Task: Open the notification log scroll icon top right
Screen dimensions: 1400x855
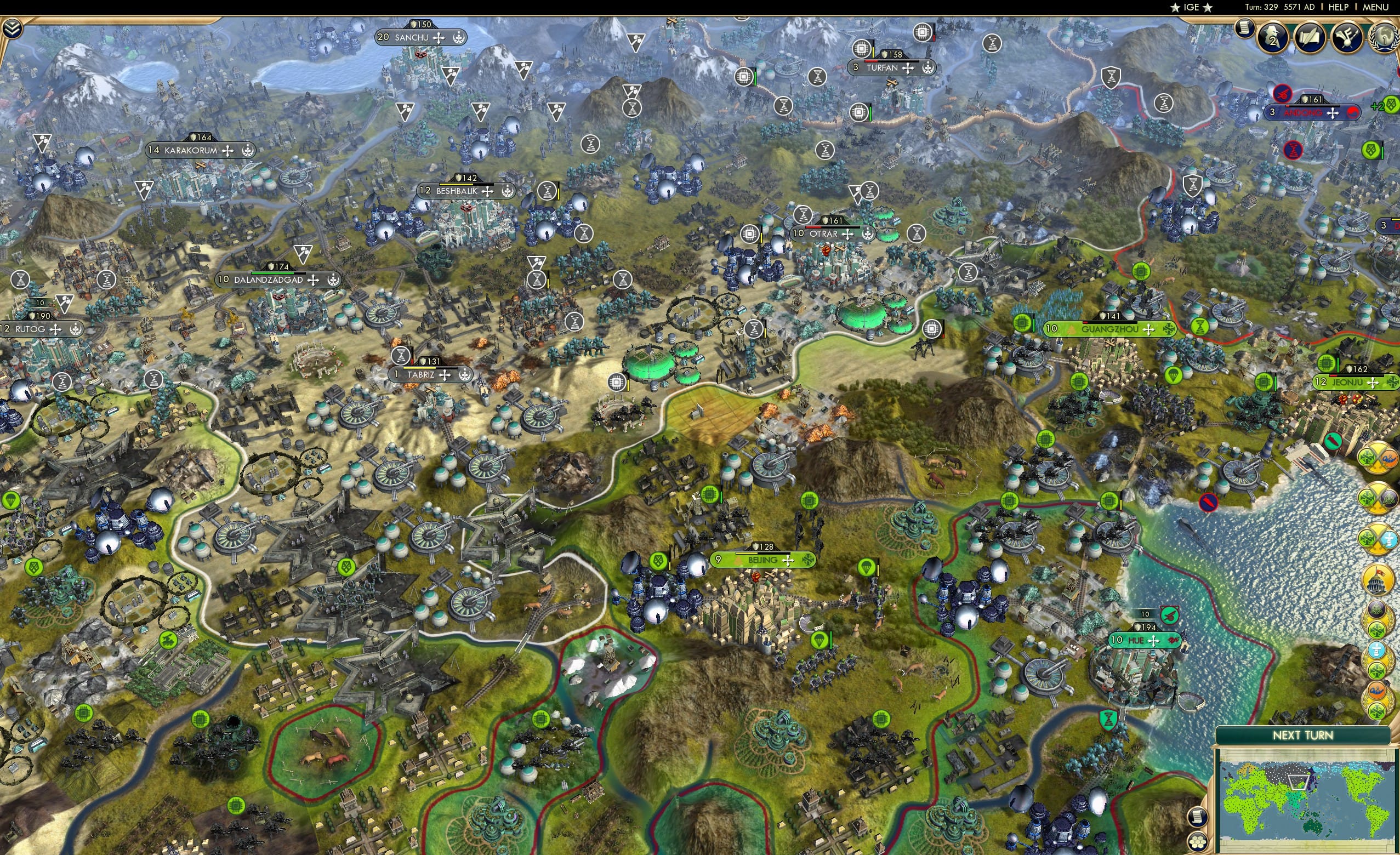Action: (x=1245, y=30)
